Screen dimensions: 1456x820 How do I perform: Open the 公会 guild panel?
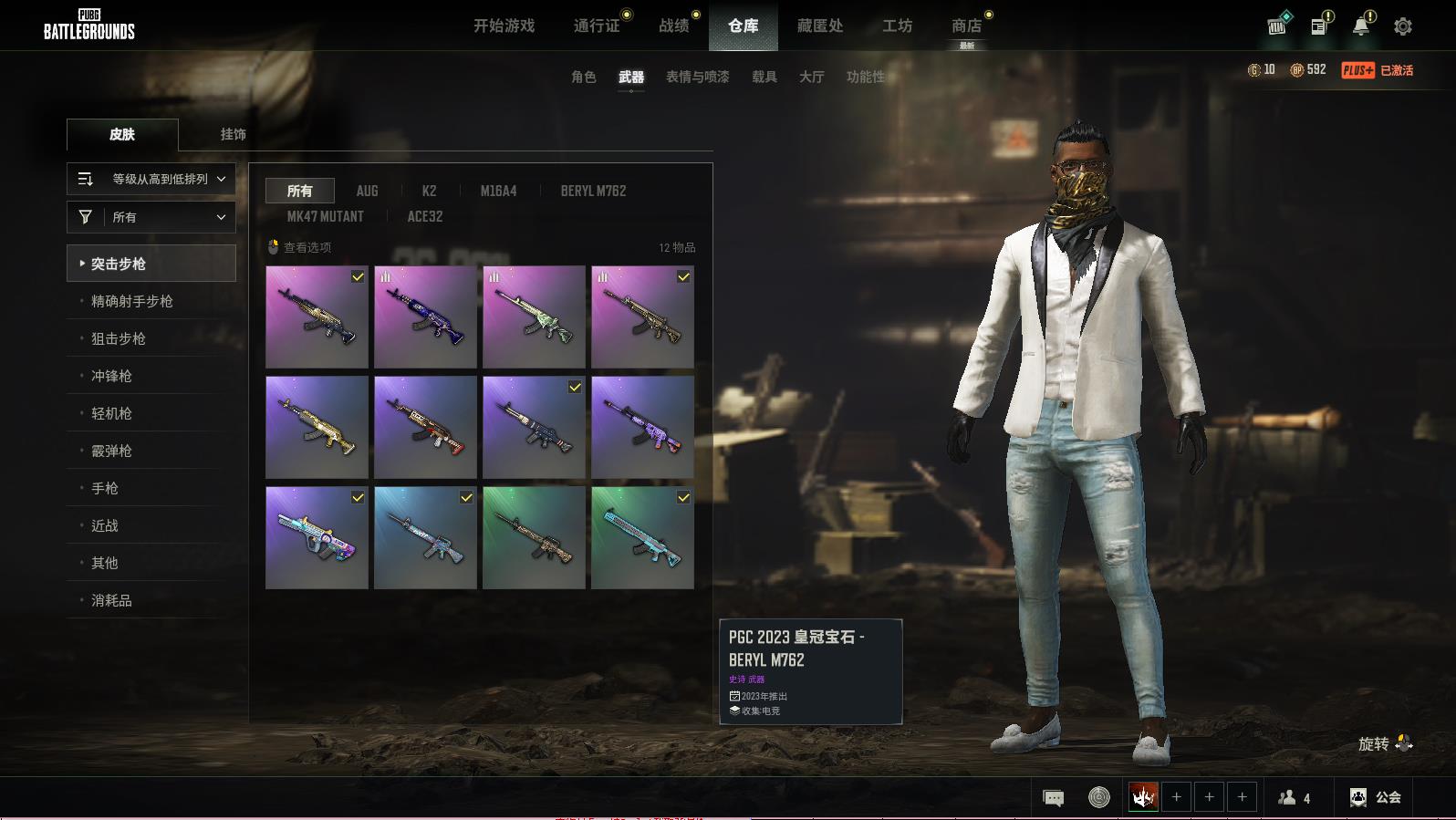click(x=1376, y=797)
